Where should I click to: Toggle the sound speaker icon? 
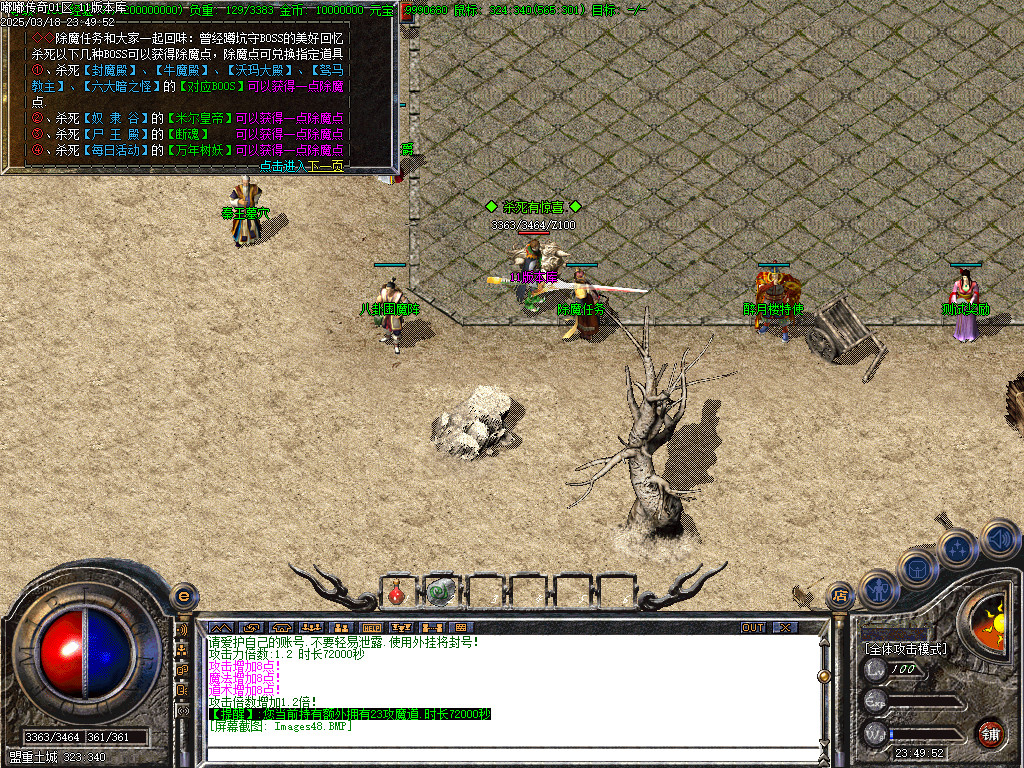pos(998,538)
